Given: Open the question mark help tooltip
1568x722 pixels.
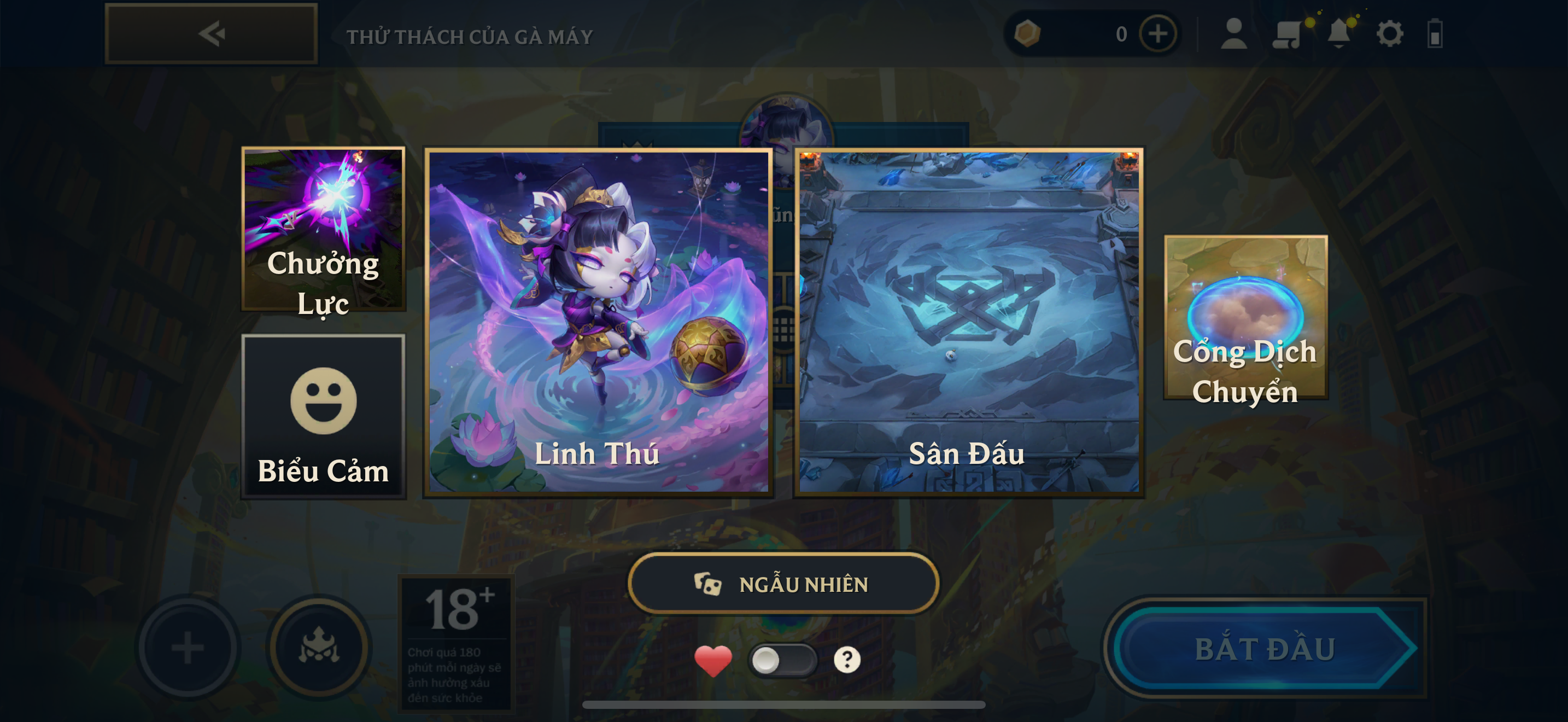Looking at the screenshot, I should (847, 659).
